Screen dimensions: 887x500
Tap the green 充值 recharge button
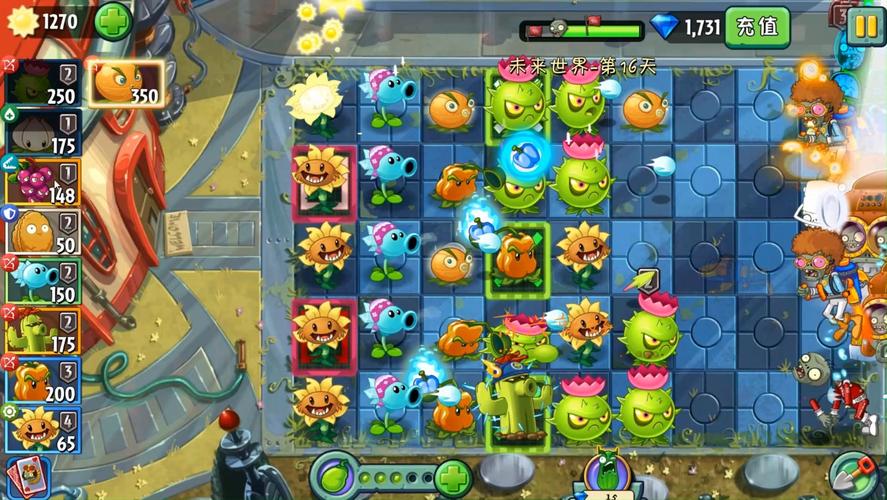coord(757,26)
